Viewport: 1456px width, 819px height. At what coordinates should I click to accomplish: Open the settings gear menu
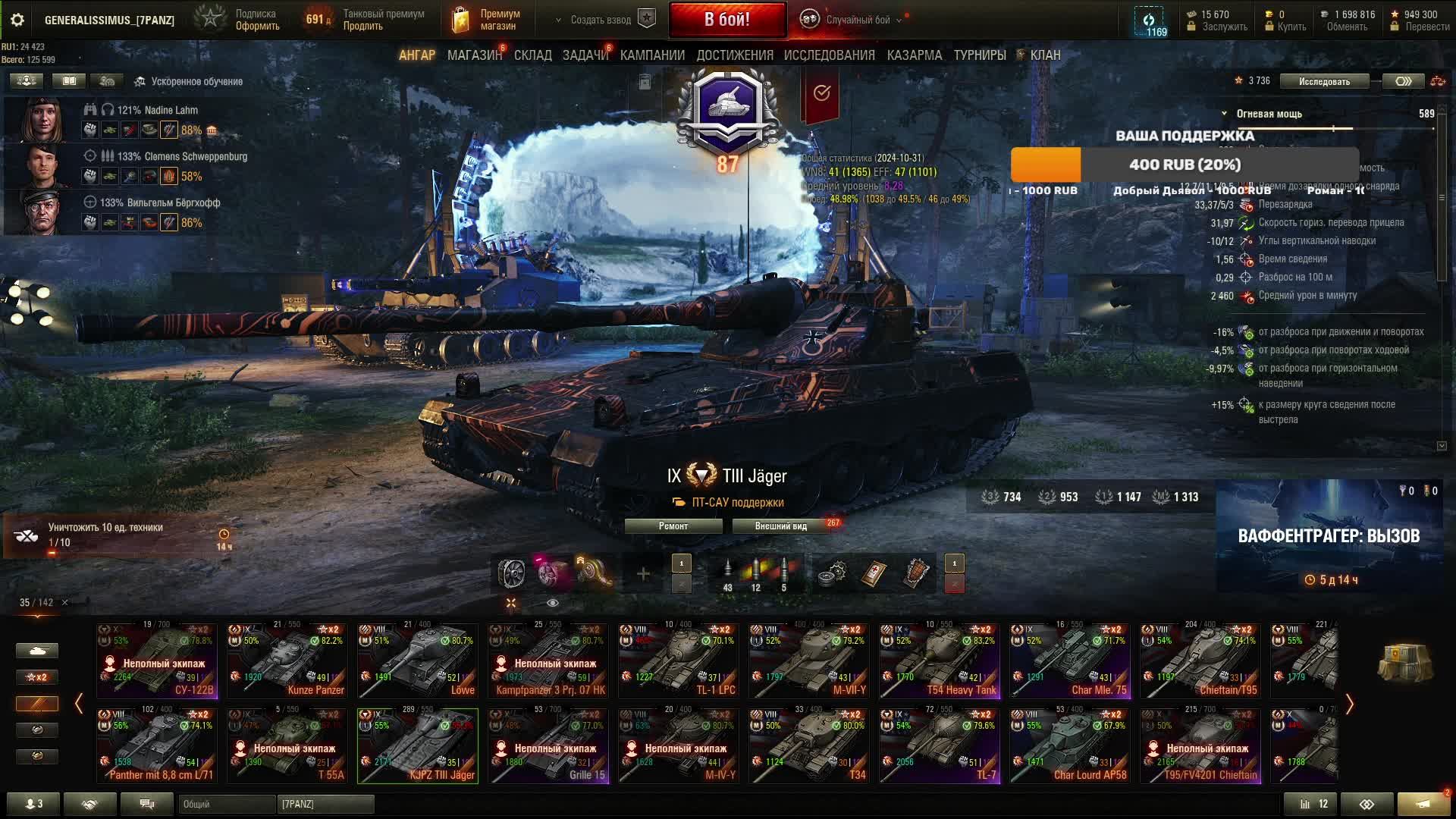pyautogui.click(x=17, y=20)
